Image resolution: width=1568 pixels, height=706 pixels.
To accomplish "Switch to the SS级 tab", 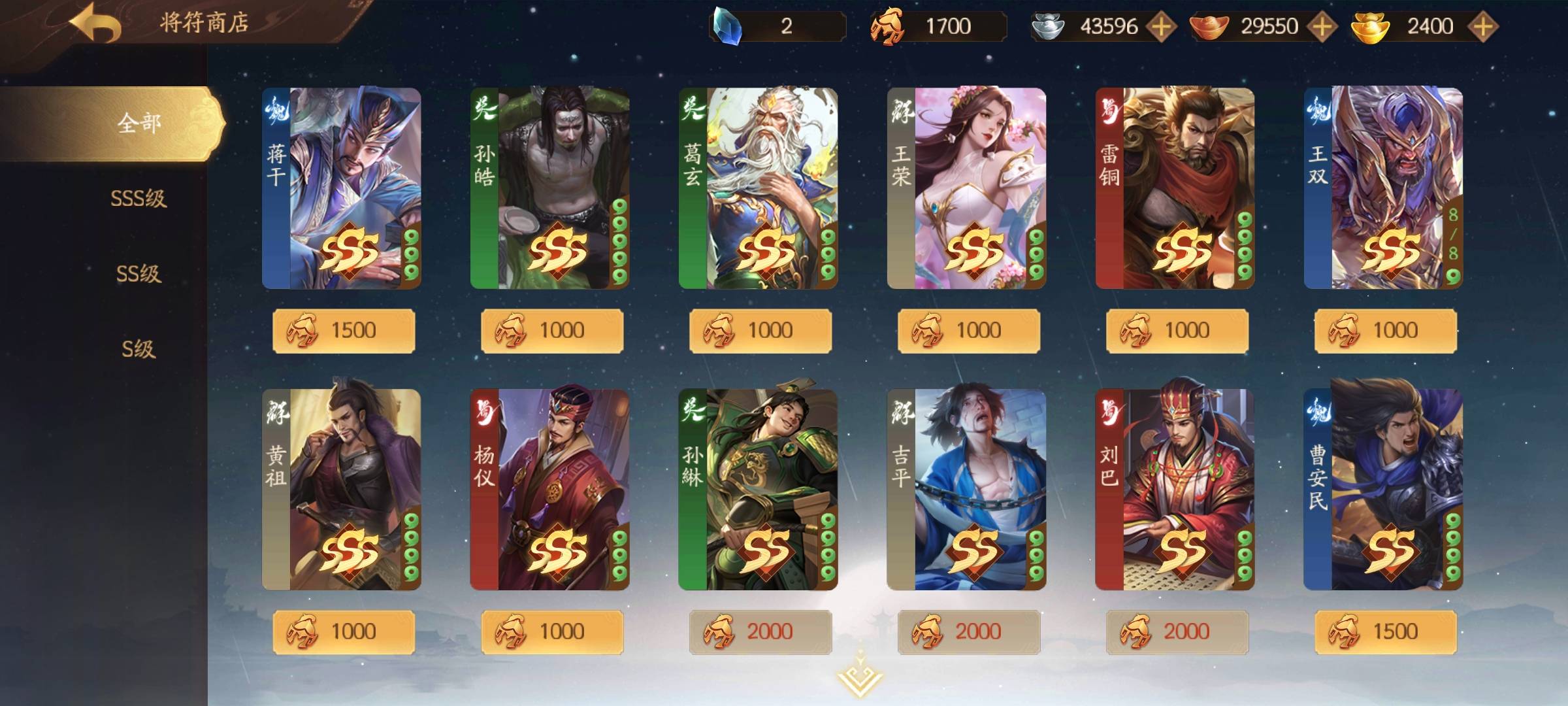I will (x=139, y=273).
